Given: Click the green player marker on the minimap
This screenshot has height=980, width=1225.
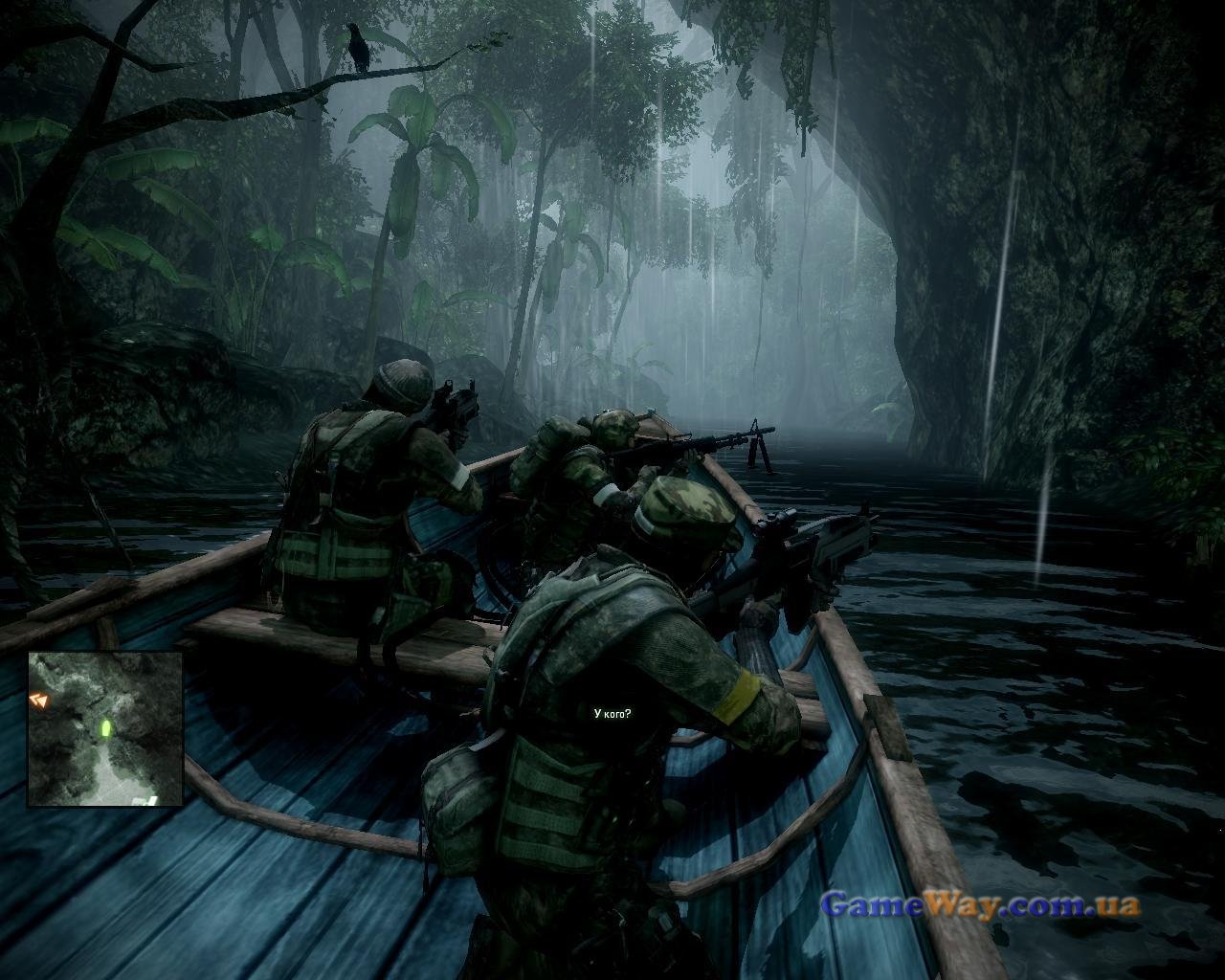Looking at the screenshot, I should point(105,729).
